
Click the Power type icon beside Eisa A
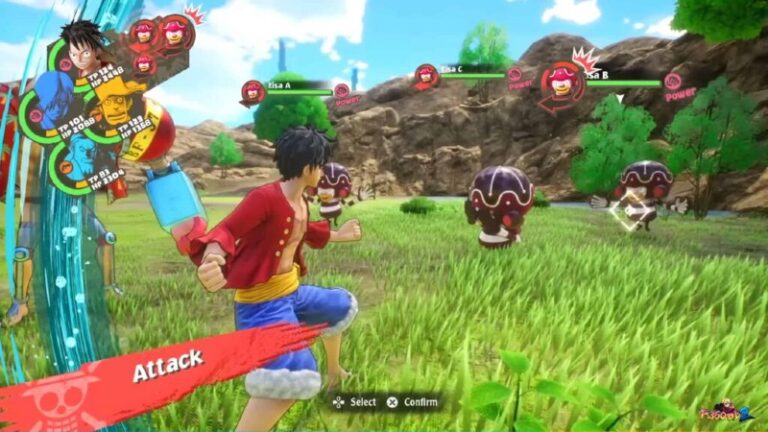pos(342,91)
